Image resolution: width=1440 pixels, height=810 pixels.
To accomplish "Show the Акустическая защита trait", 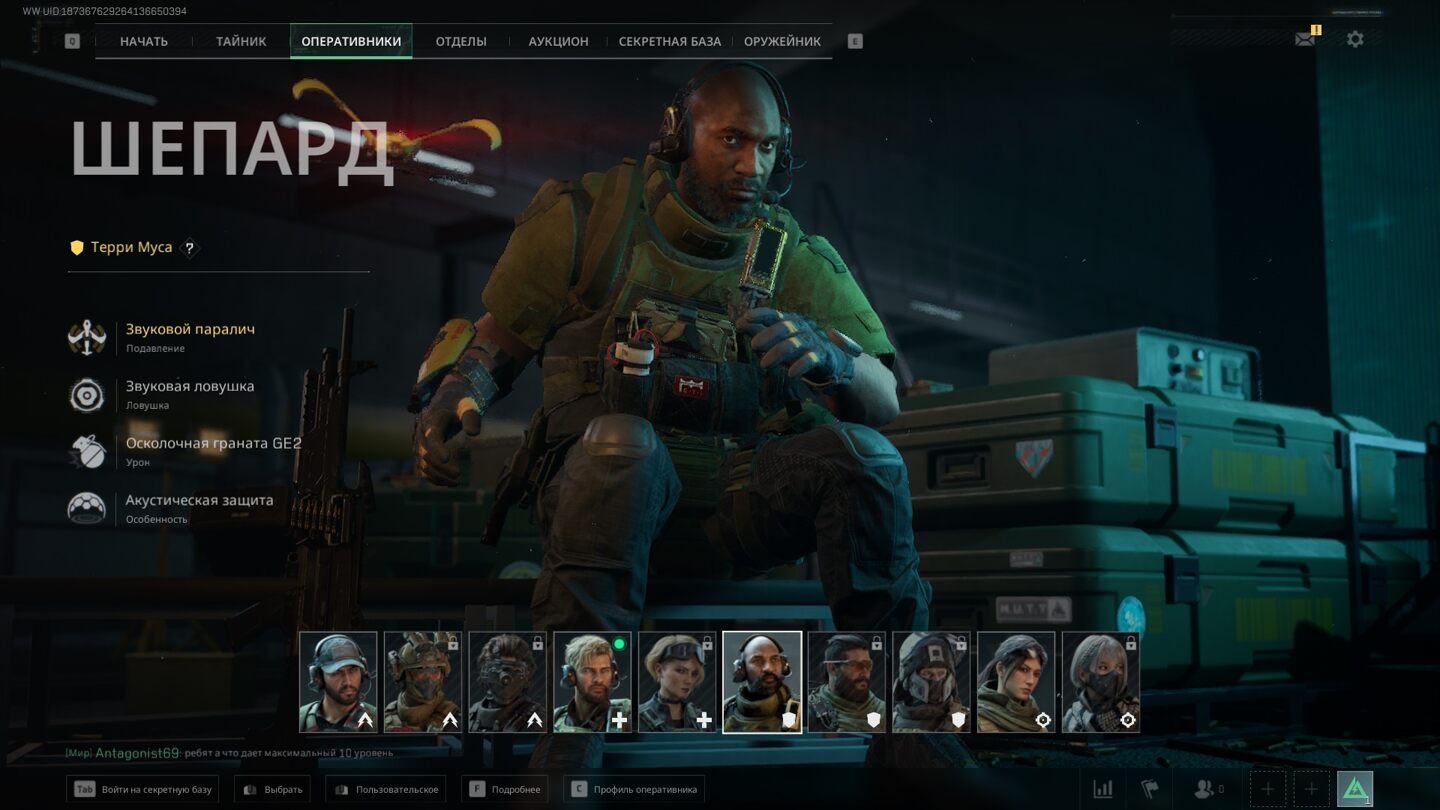I will (199, 501).
